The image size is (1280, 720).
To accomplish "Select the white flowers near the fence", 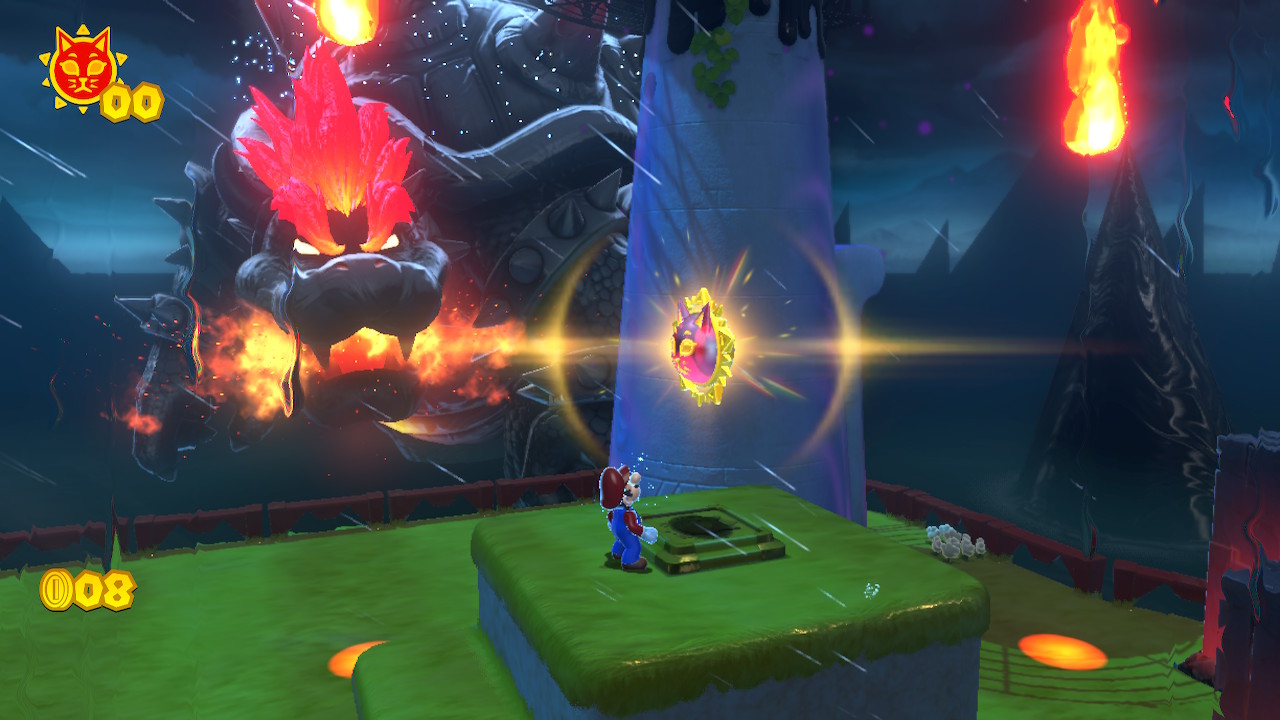I will (x=948, y=540).
